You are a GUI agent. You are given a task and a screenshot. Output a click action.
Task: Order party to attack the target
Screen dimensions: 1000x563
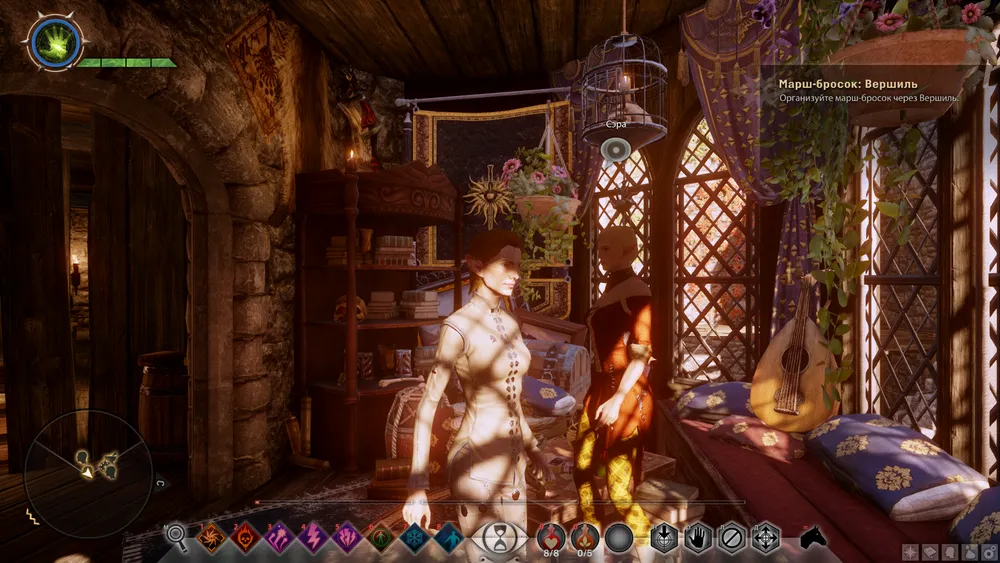pos(664,538)
